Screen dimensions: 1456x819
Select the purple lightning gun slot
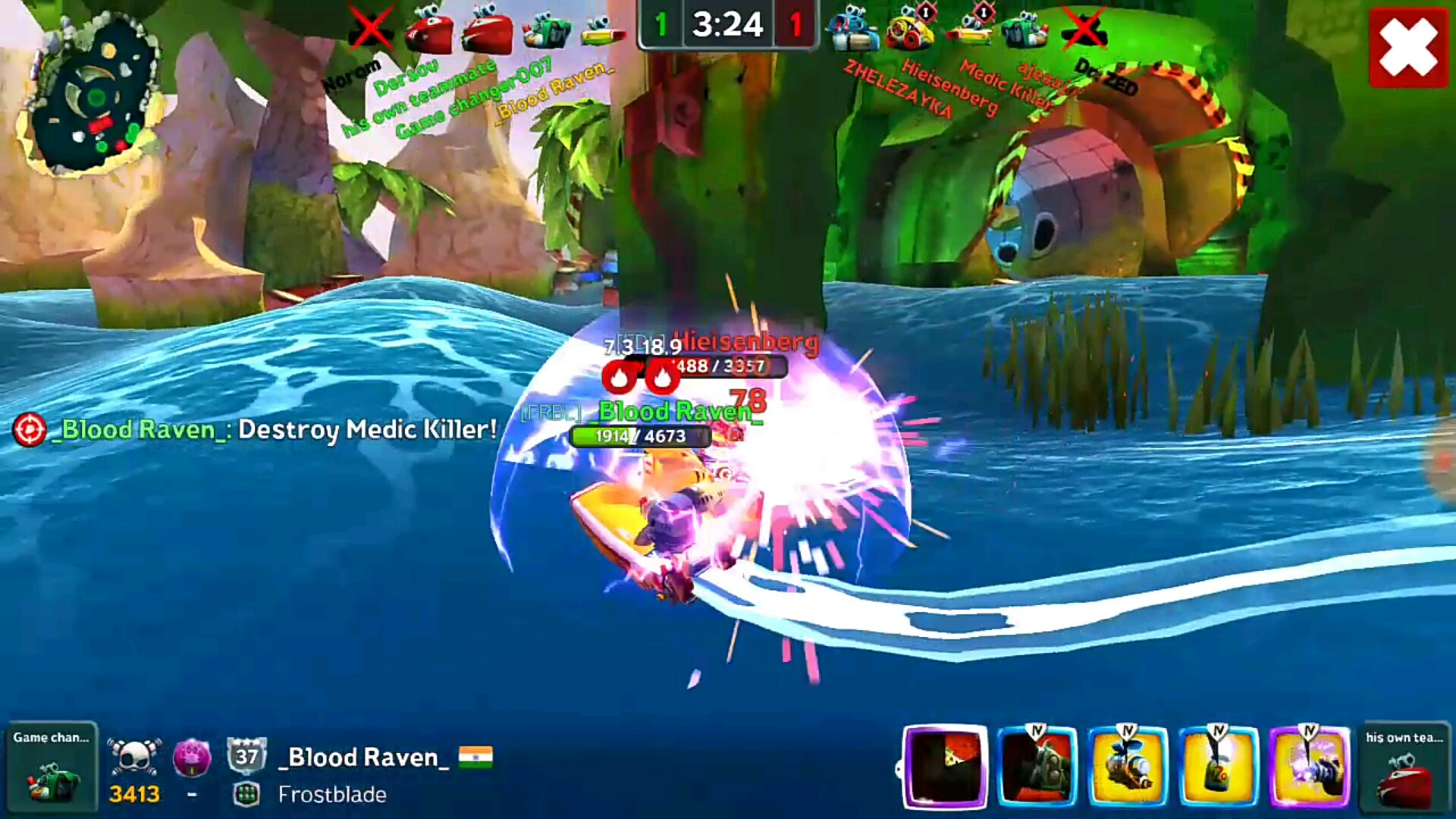[x=1310, y=766]
